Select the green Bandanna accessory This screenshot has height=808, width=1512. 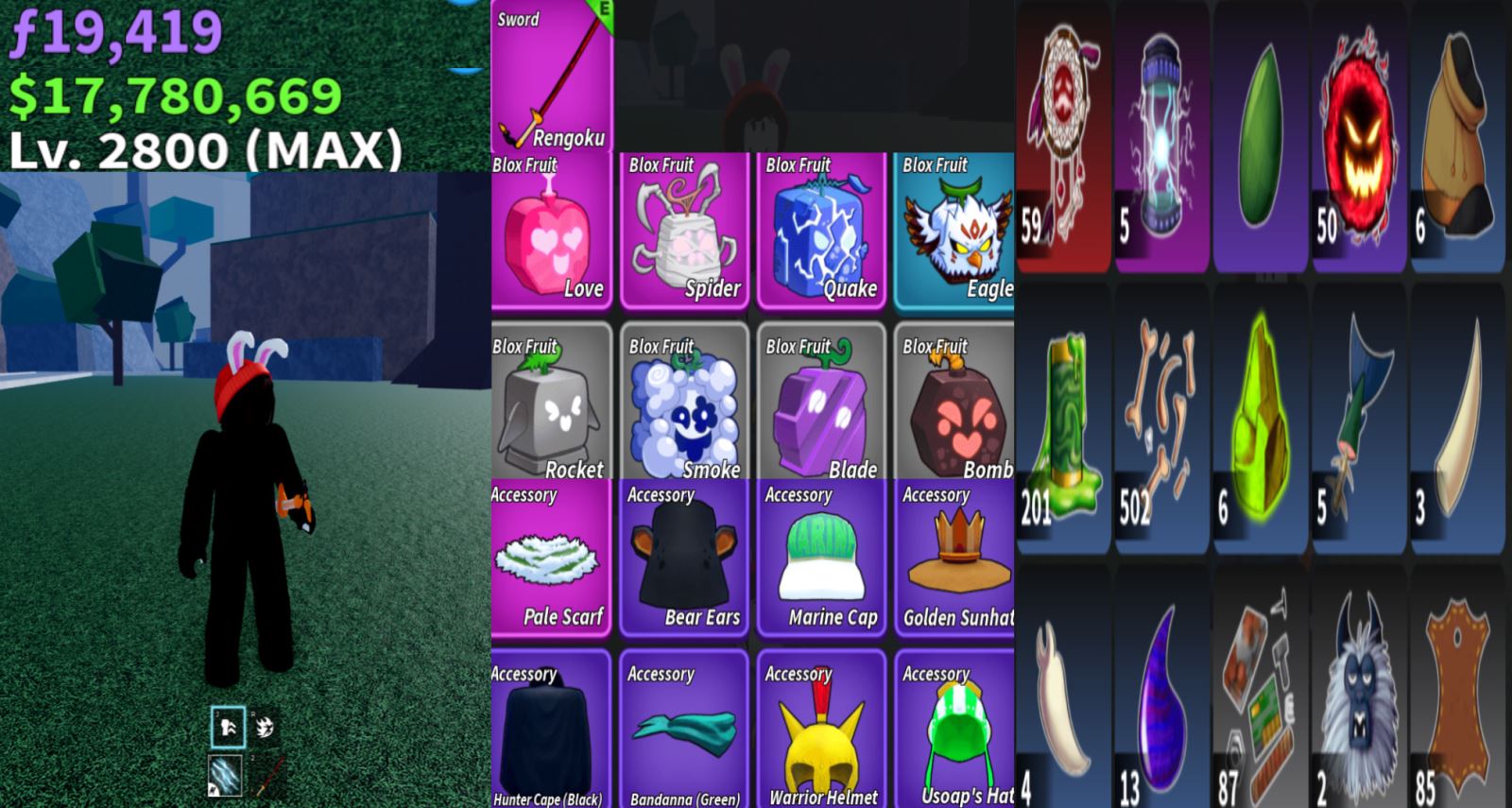[685, 730]
